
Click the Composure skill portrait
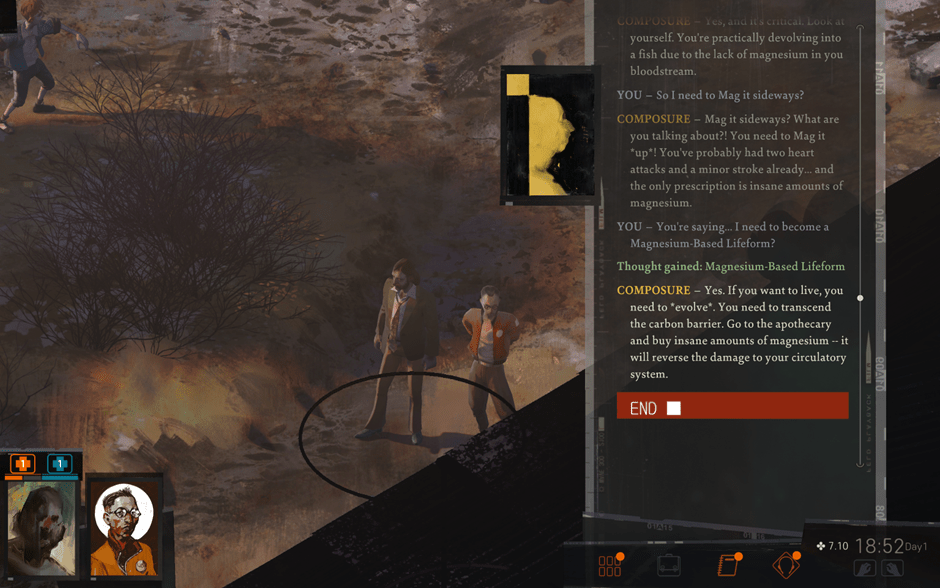(549, 134)
